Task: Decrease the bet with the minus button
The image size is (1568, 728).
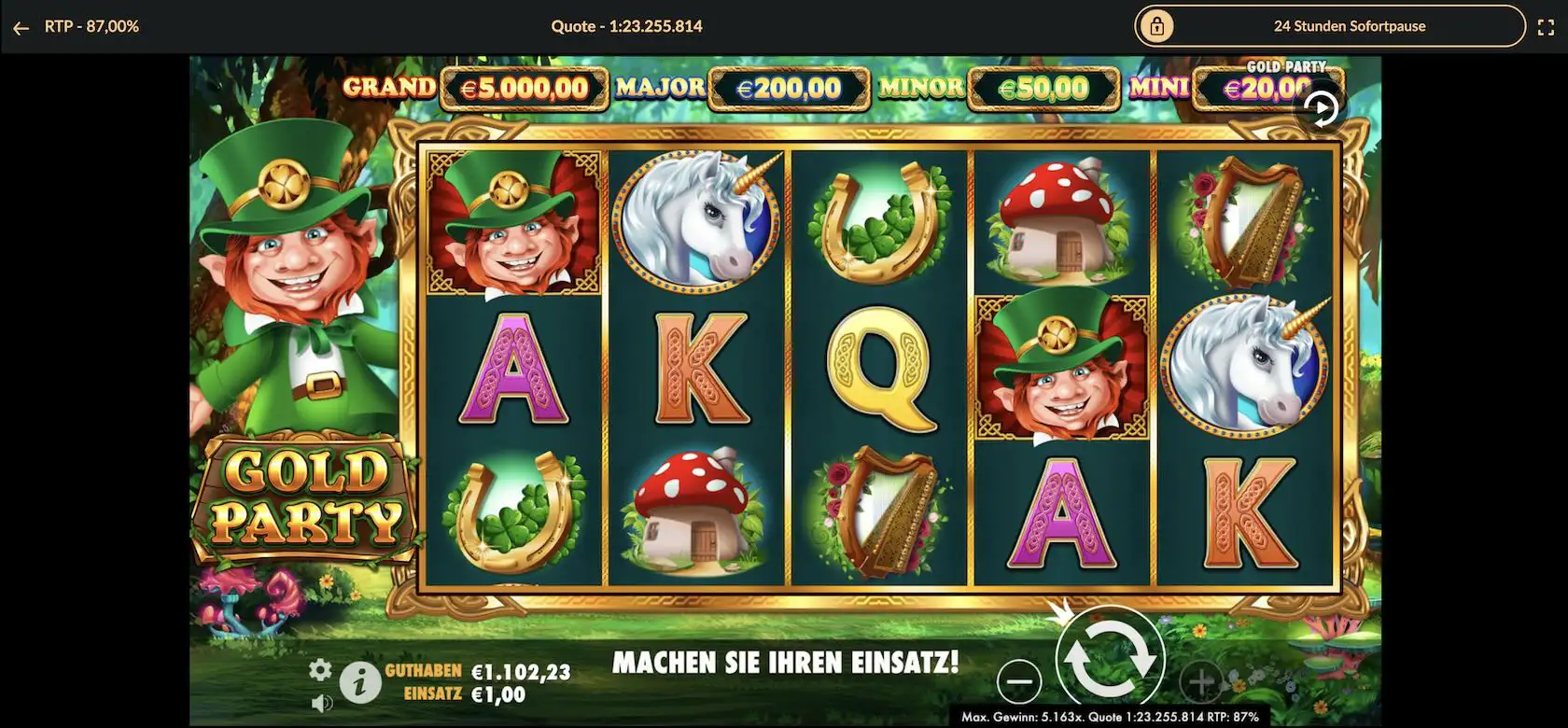Action: coord(1018,681)
